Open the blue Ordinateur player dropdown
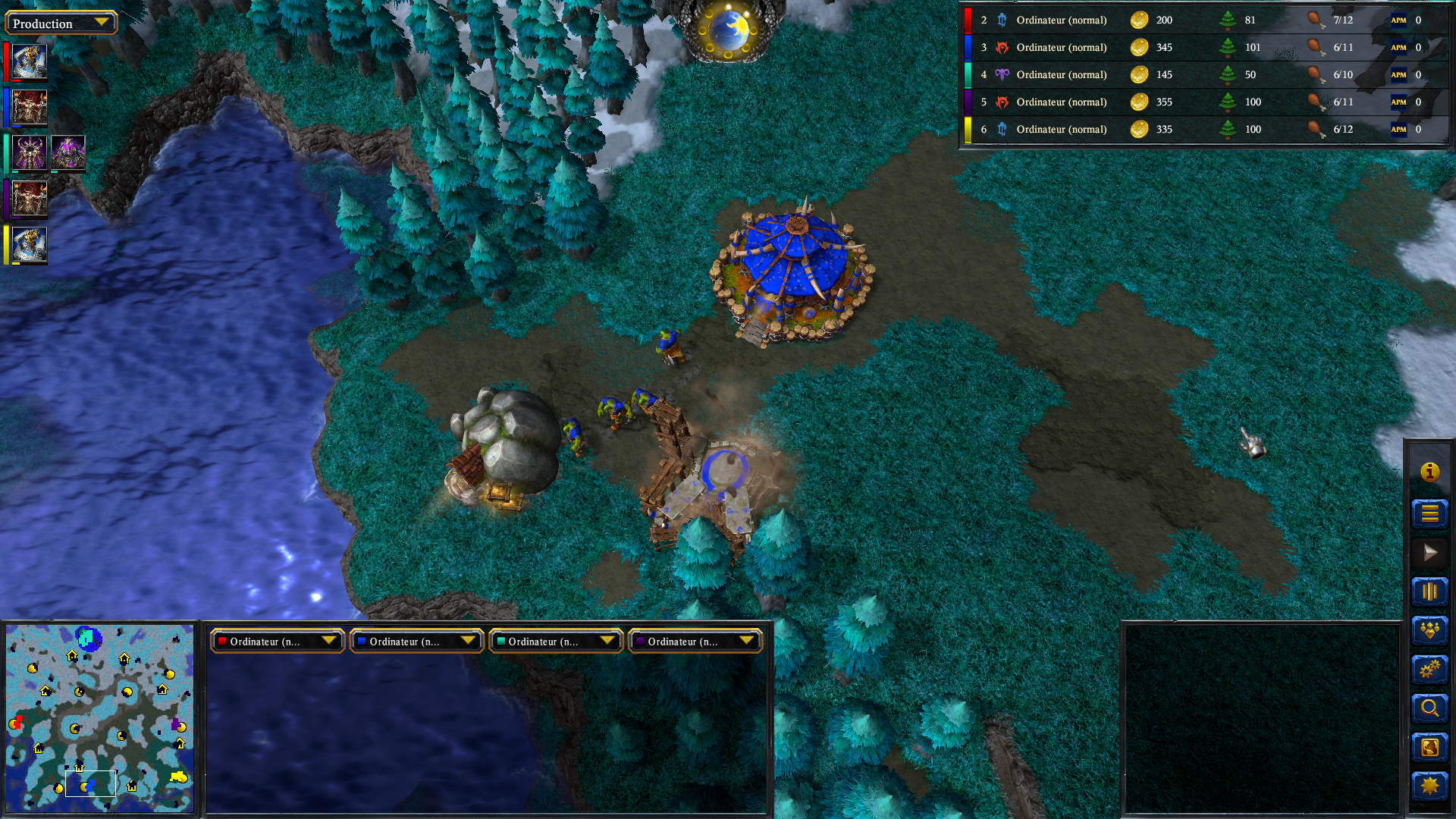This screenshot has height=819, width=1456. (x=416, y=642)
